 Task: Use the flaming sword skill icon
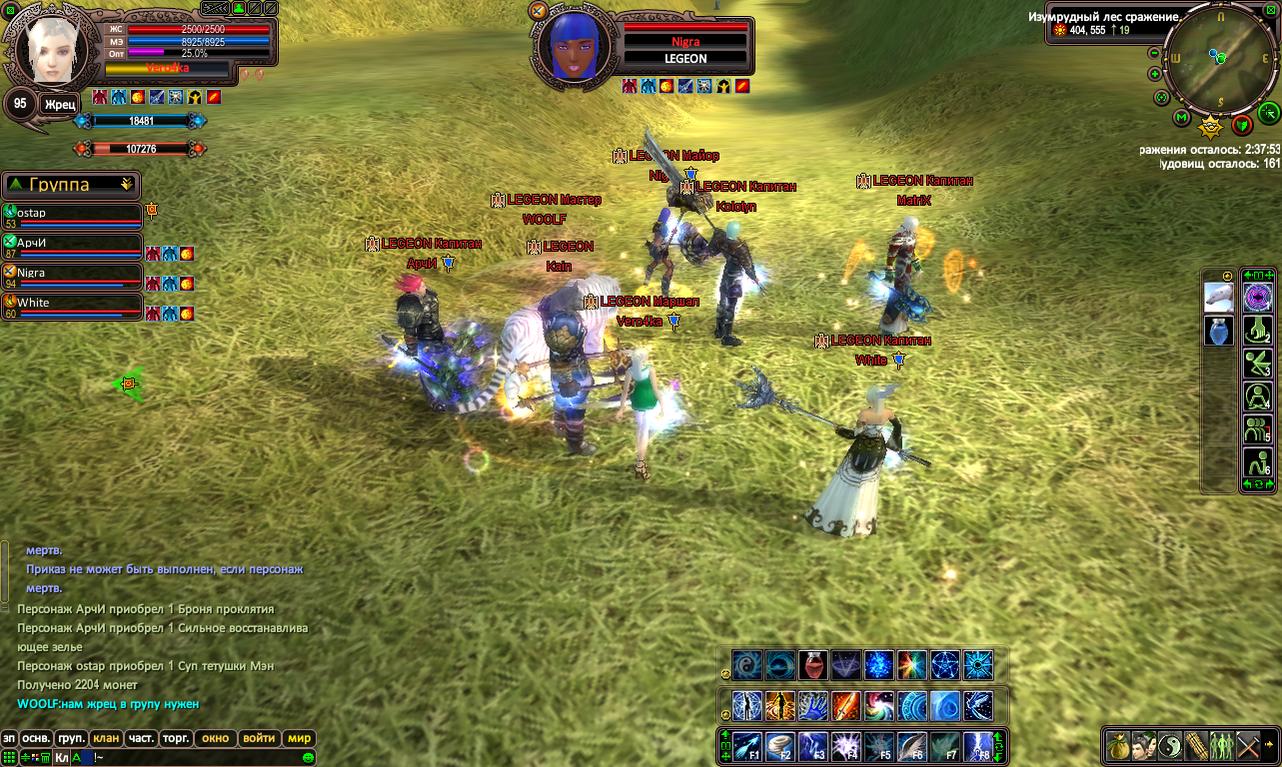845,705
